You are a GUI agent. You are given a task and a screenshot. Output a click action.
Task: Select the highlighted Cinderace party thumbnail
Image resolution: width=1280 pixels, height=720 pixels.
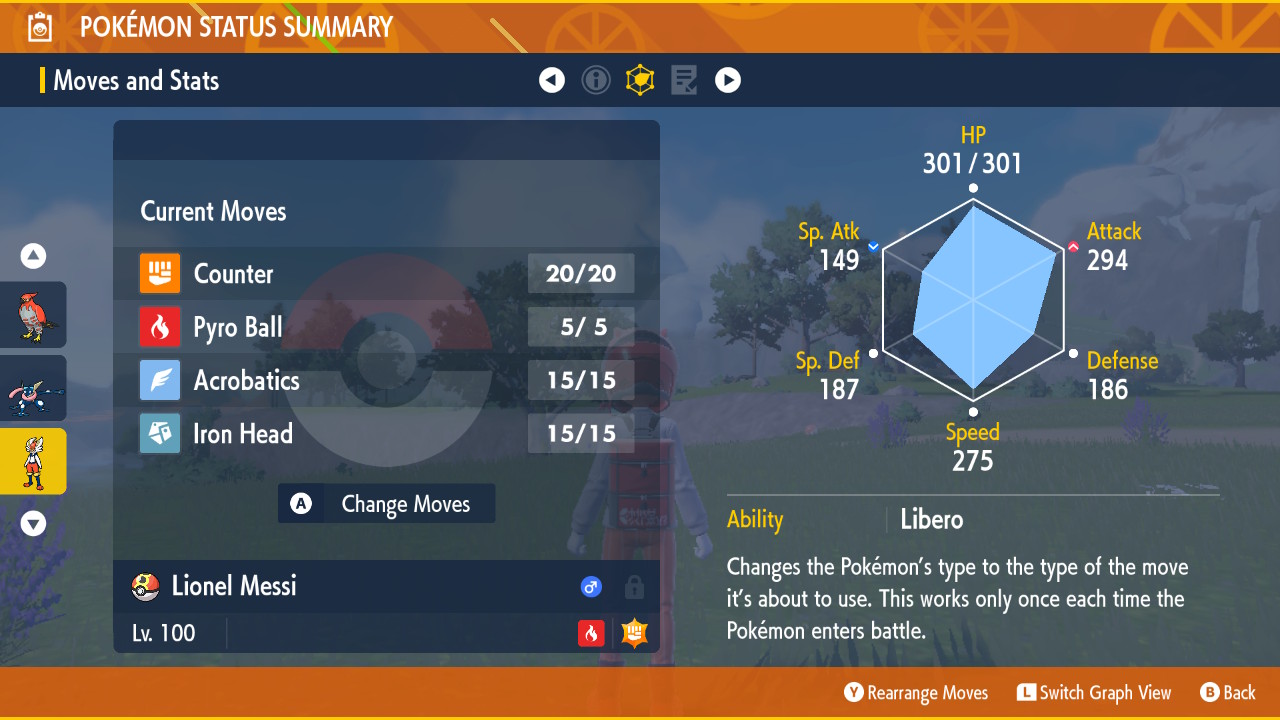(33, 461)
